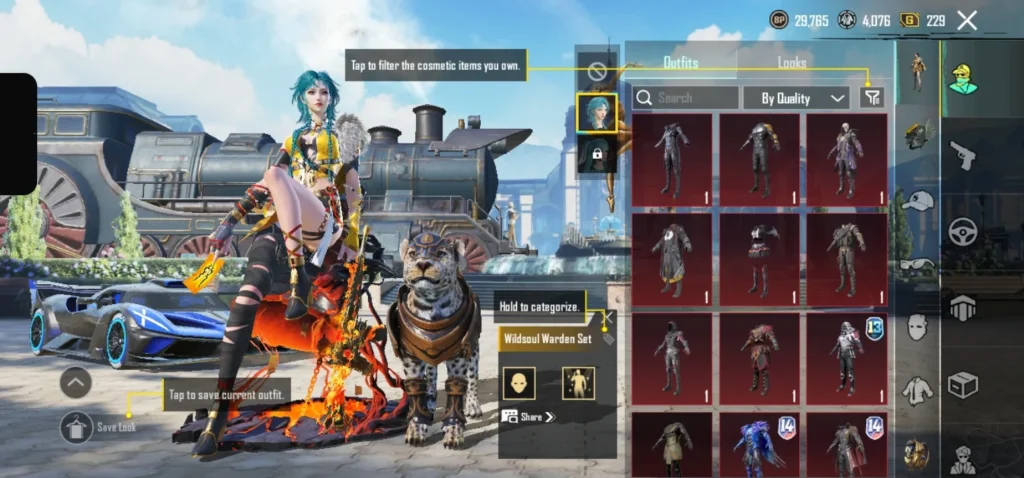Share the Wildsoul Warden Set
This screenshot has width=1024, height=478.
coord(529,416)
